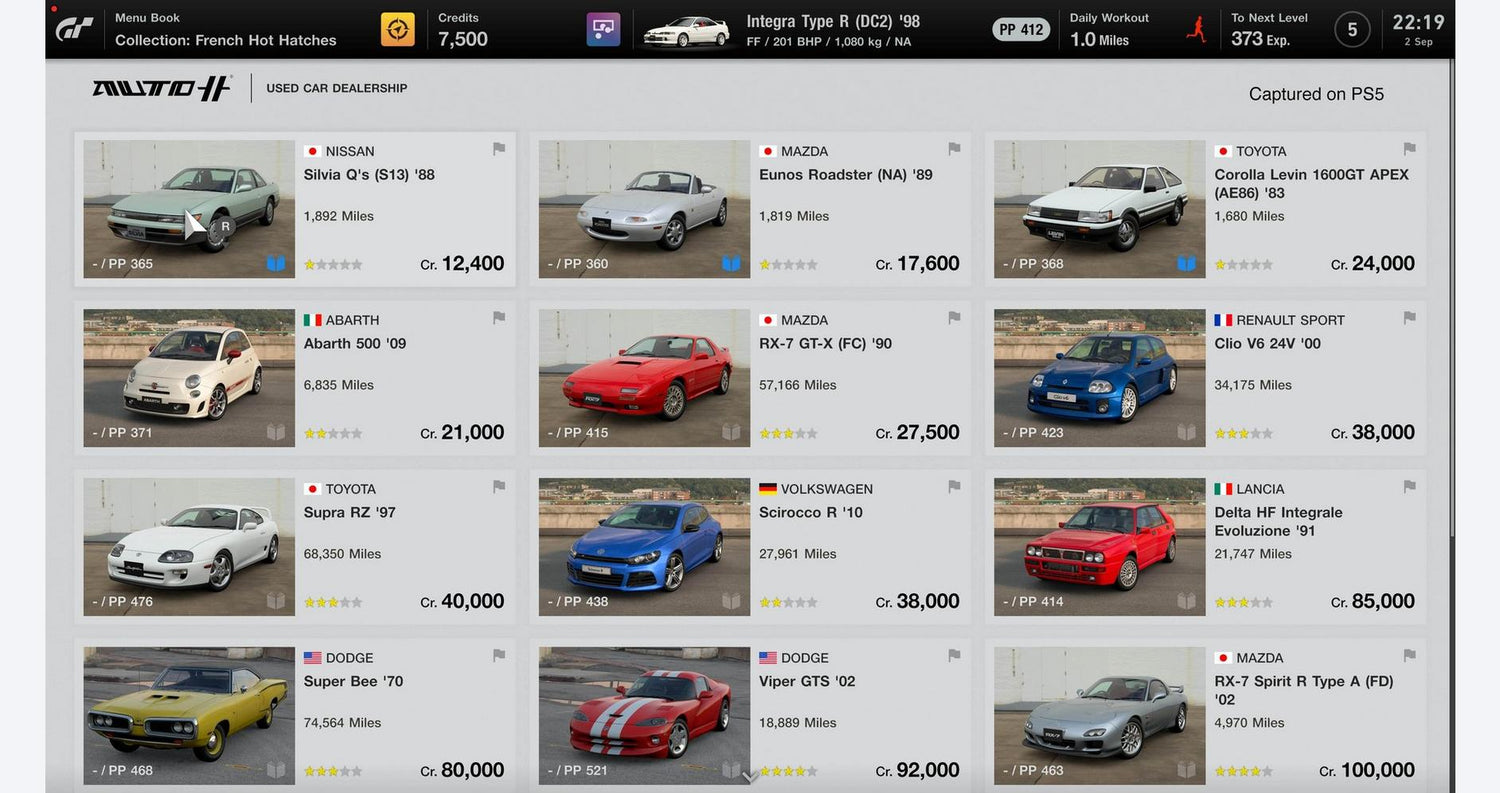Open the Credits compass coin icon
The height and width of the screenshot is (793, 1500).
(x=397, y=28)
